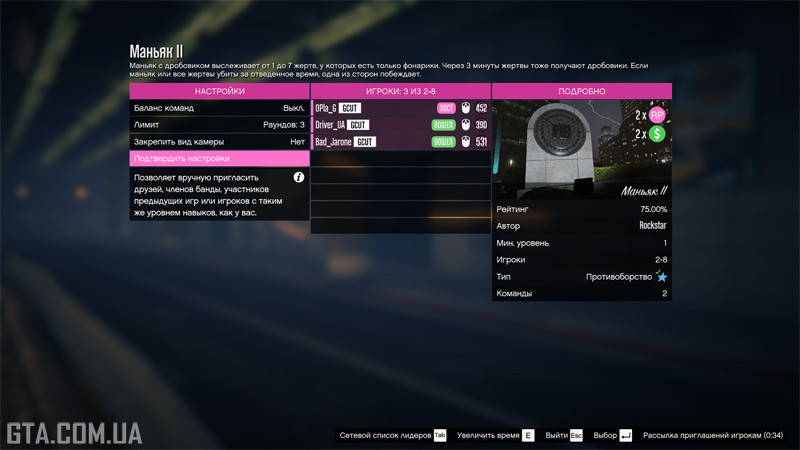Click the ИГРОКИ column header
Viewport: 800px width, 450px height.
(x=400, y=91)
